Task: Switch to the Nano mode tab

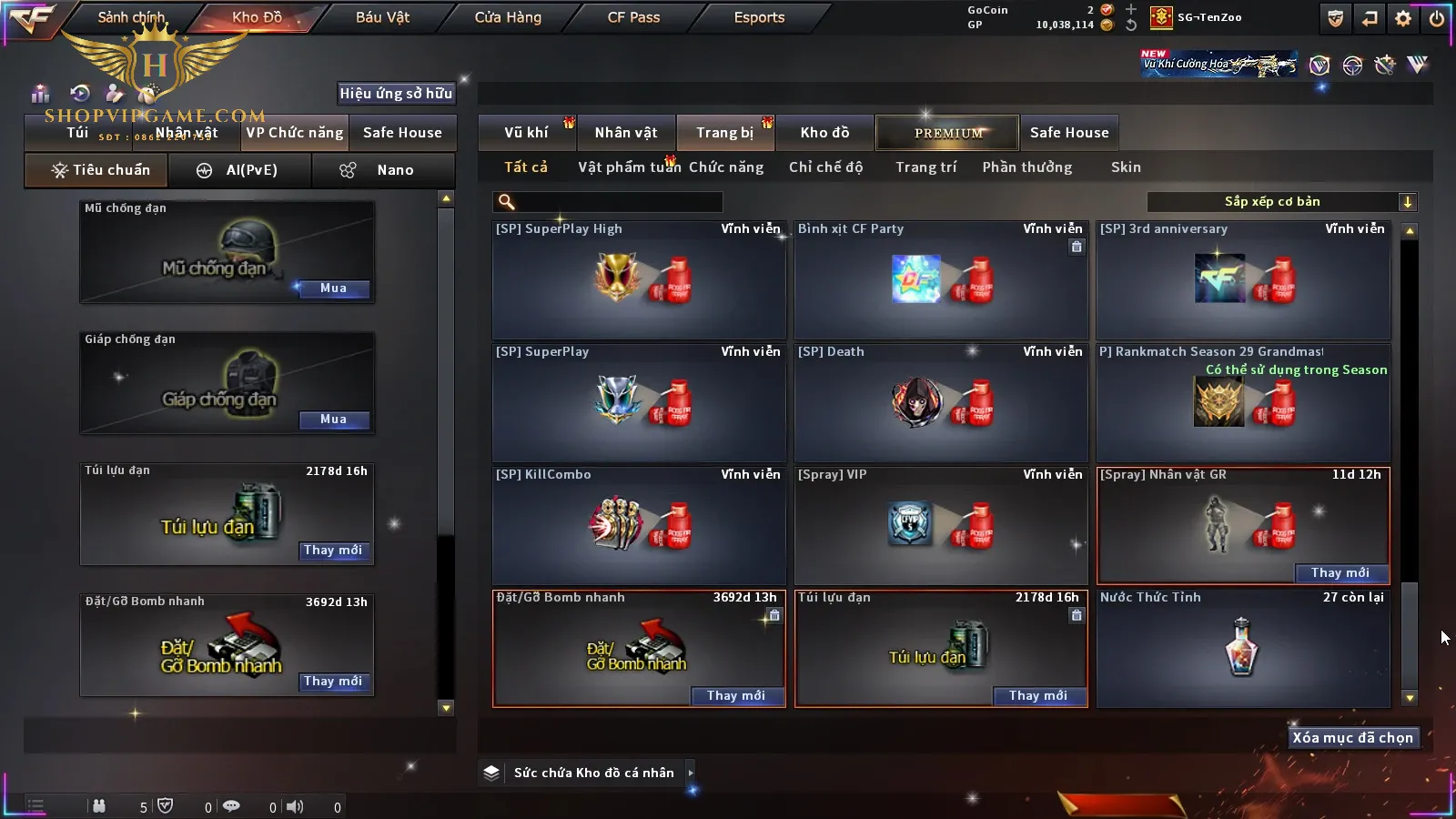Action: tap(383, 170)
